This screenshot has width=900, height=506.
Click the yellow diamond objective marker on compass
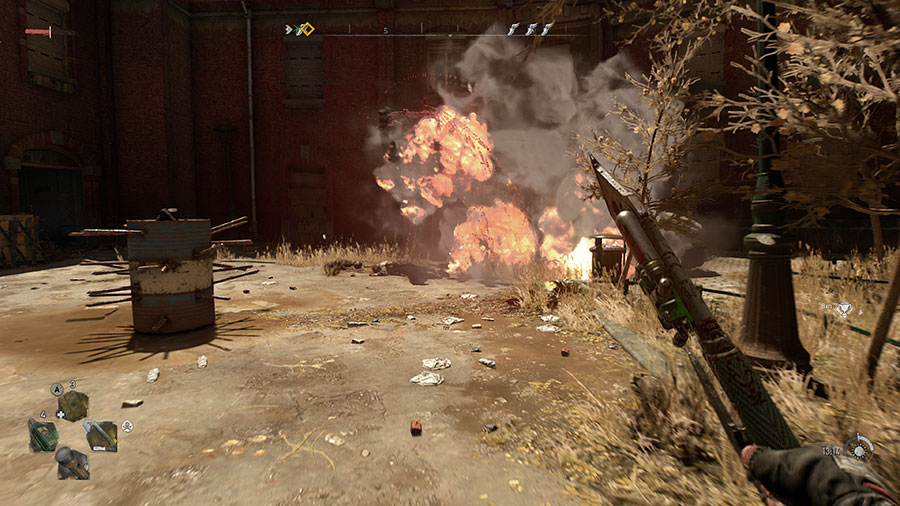tap(306, 29)
